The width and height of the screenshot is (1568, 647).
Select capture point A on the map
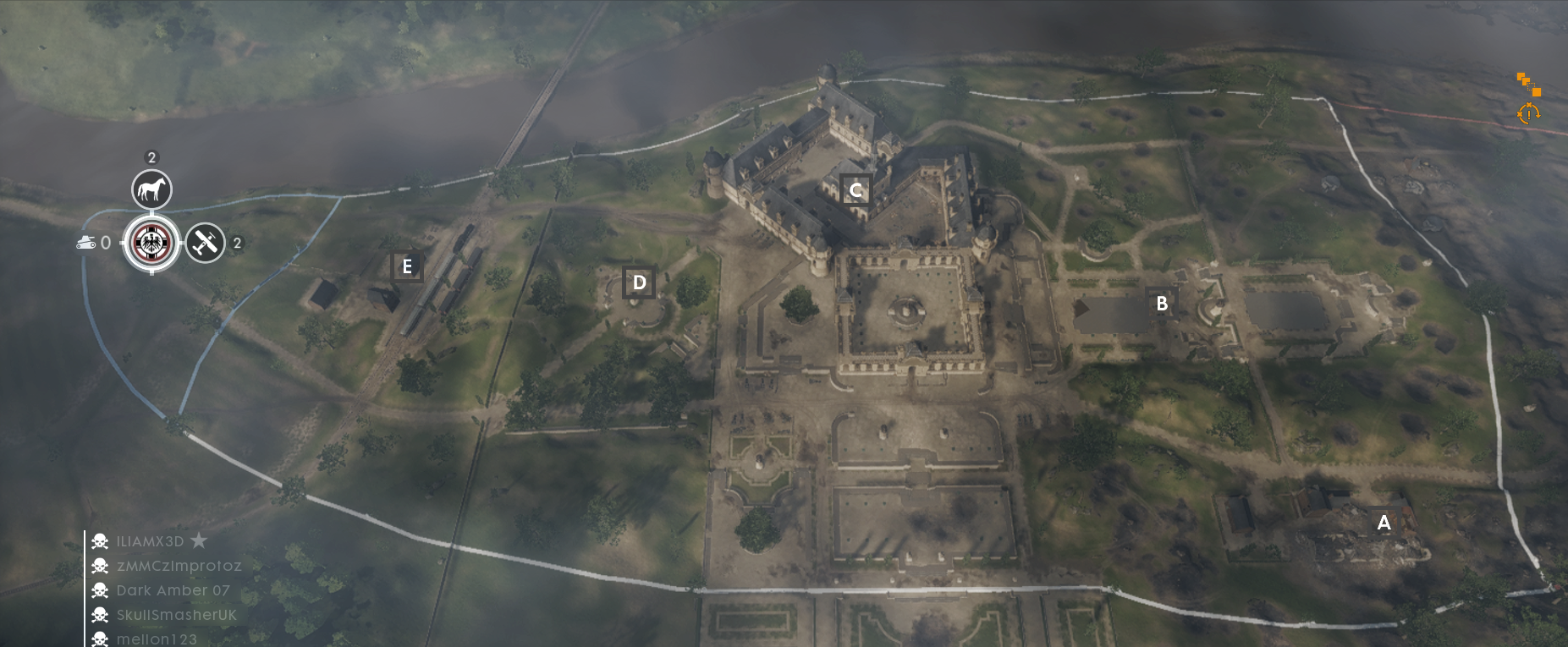(x=1384, y=523)
